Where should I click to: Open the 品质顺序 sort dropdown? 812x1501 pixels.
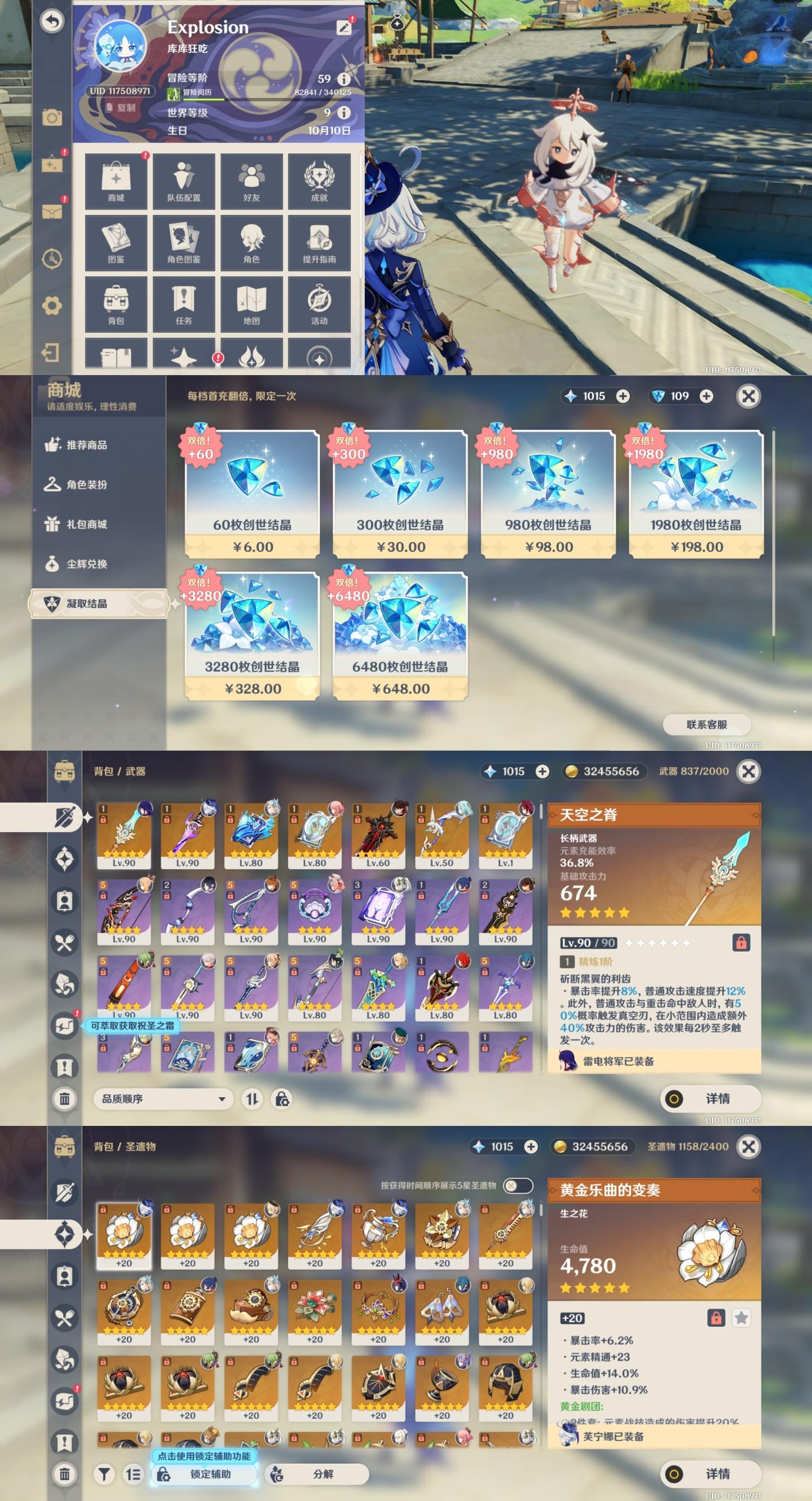coord(163,1099)
